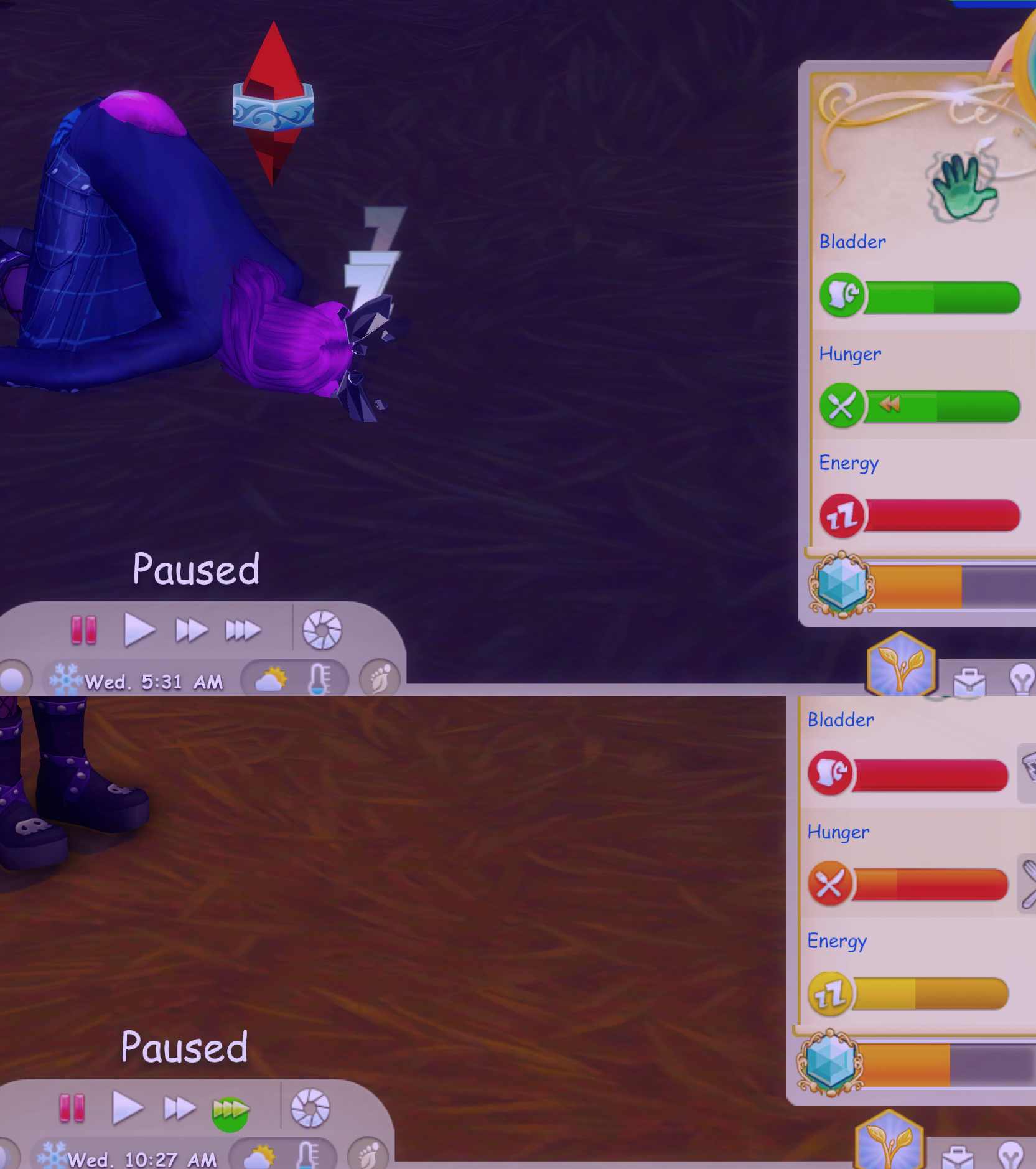Check the thermometer temperature icon beside 5:31 AM
The image size is (1036, 1169).
[x=319, y=678]
